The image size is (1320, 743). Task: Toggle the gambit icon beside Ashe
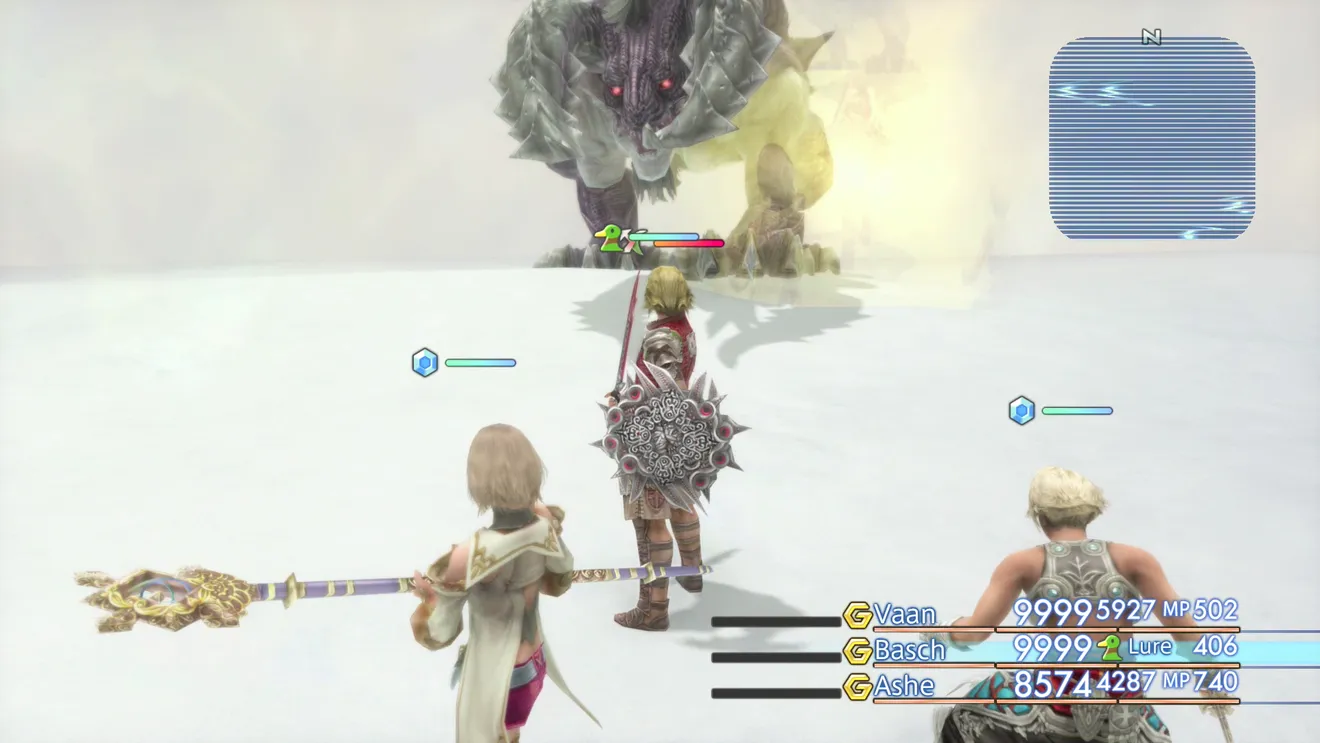(857, 686)
